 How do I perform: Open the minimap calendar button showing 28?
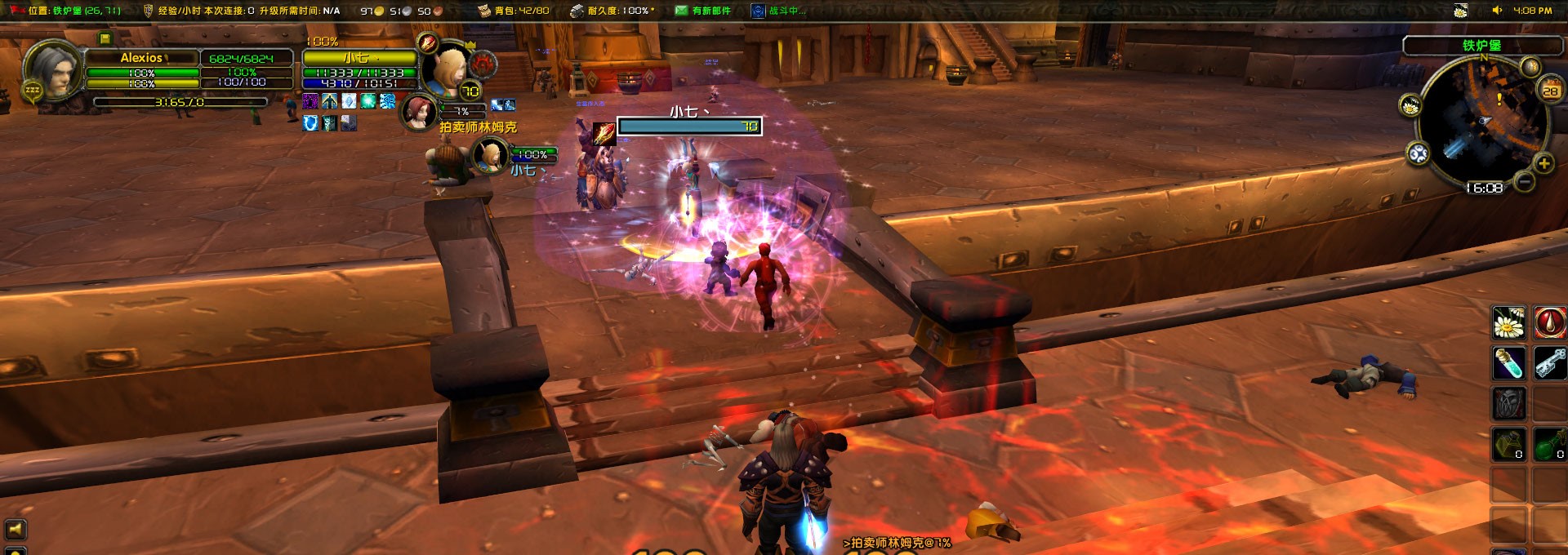click(x=1550, y=91)
